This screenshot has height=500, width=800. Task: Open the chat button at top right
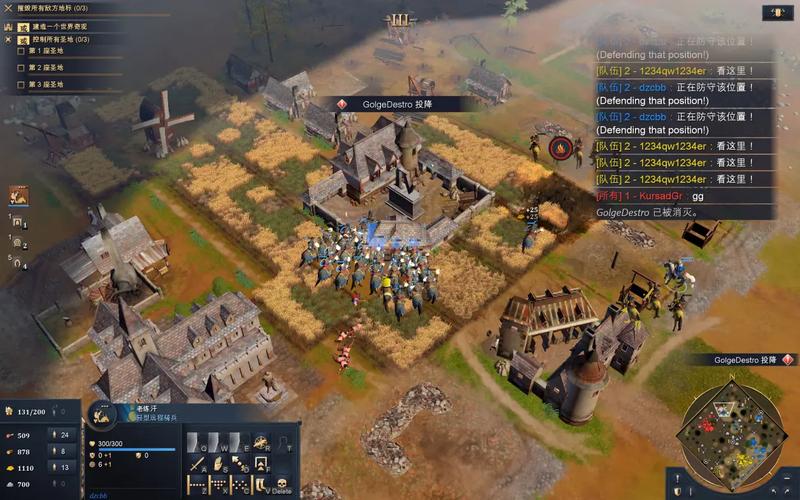click(778, 13)
